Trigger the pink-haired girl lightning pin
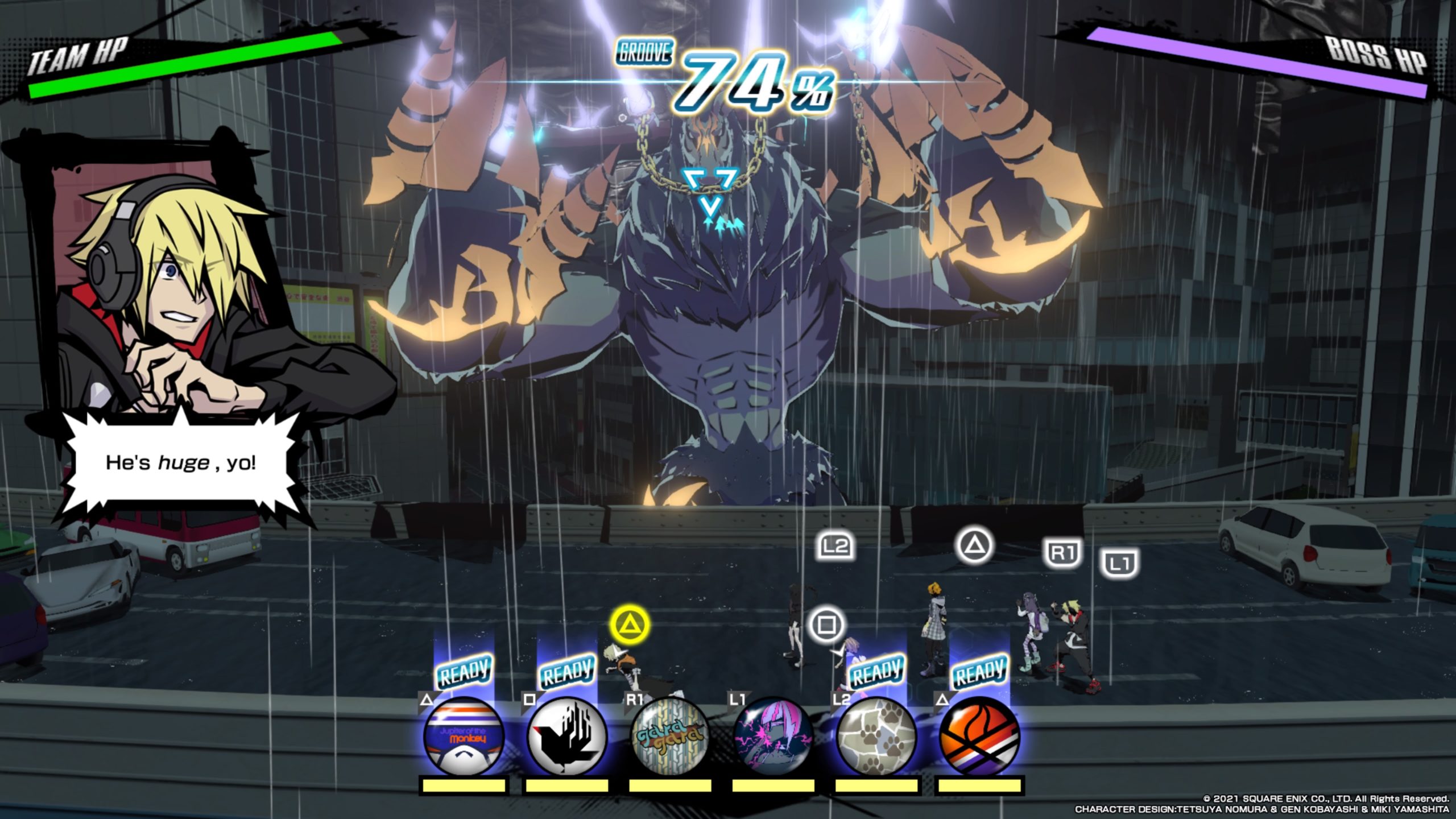This screenshot has height=819, width=1456. [x=773, y=737]
